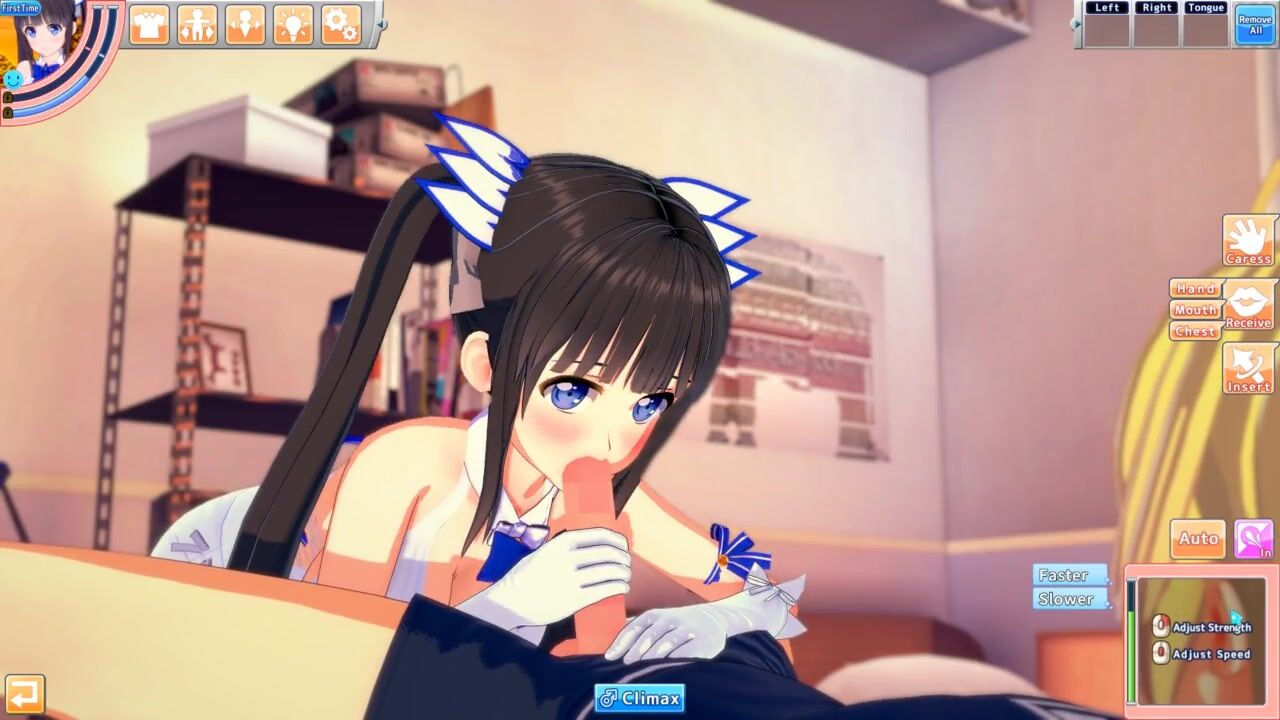Click the Remove All button
Screen dimensions: 1280x720
1255,24
